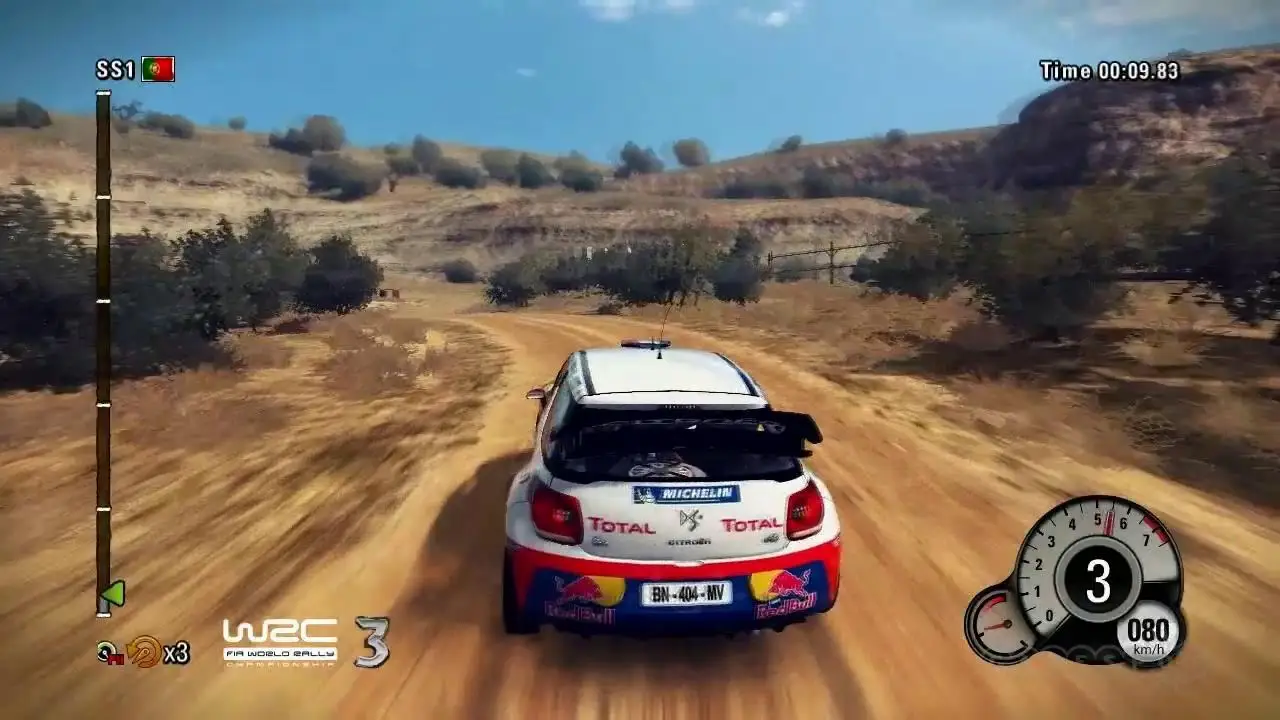Click the WRC 3 logo

305,641
